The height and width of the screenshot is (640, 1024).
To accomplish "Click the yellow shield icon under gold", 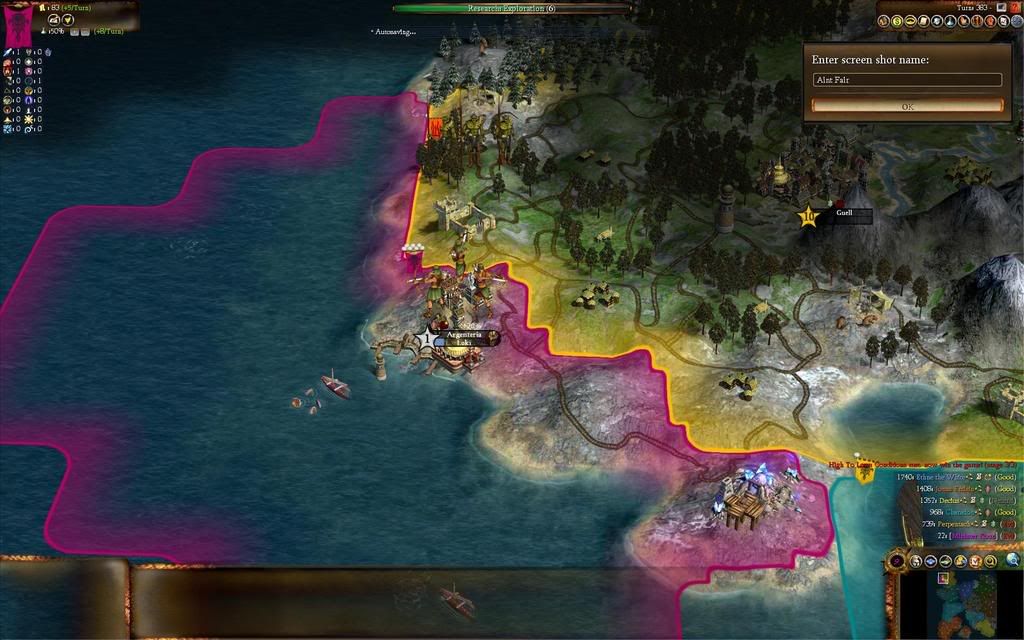I will coord(69,19).
